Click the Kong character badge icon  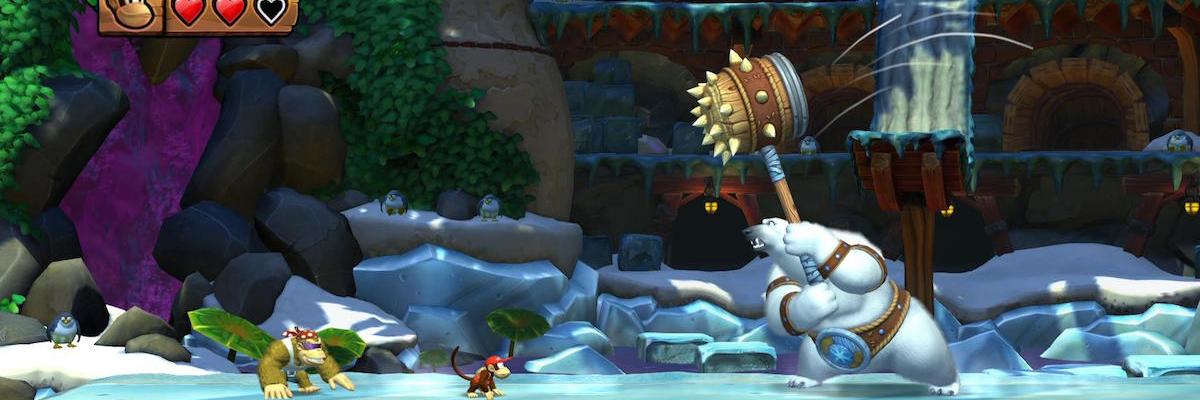tap(131, 13)
